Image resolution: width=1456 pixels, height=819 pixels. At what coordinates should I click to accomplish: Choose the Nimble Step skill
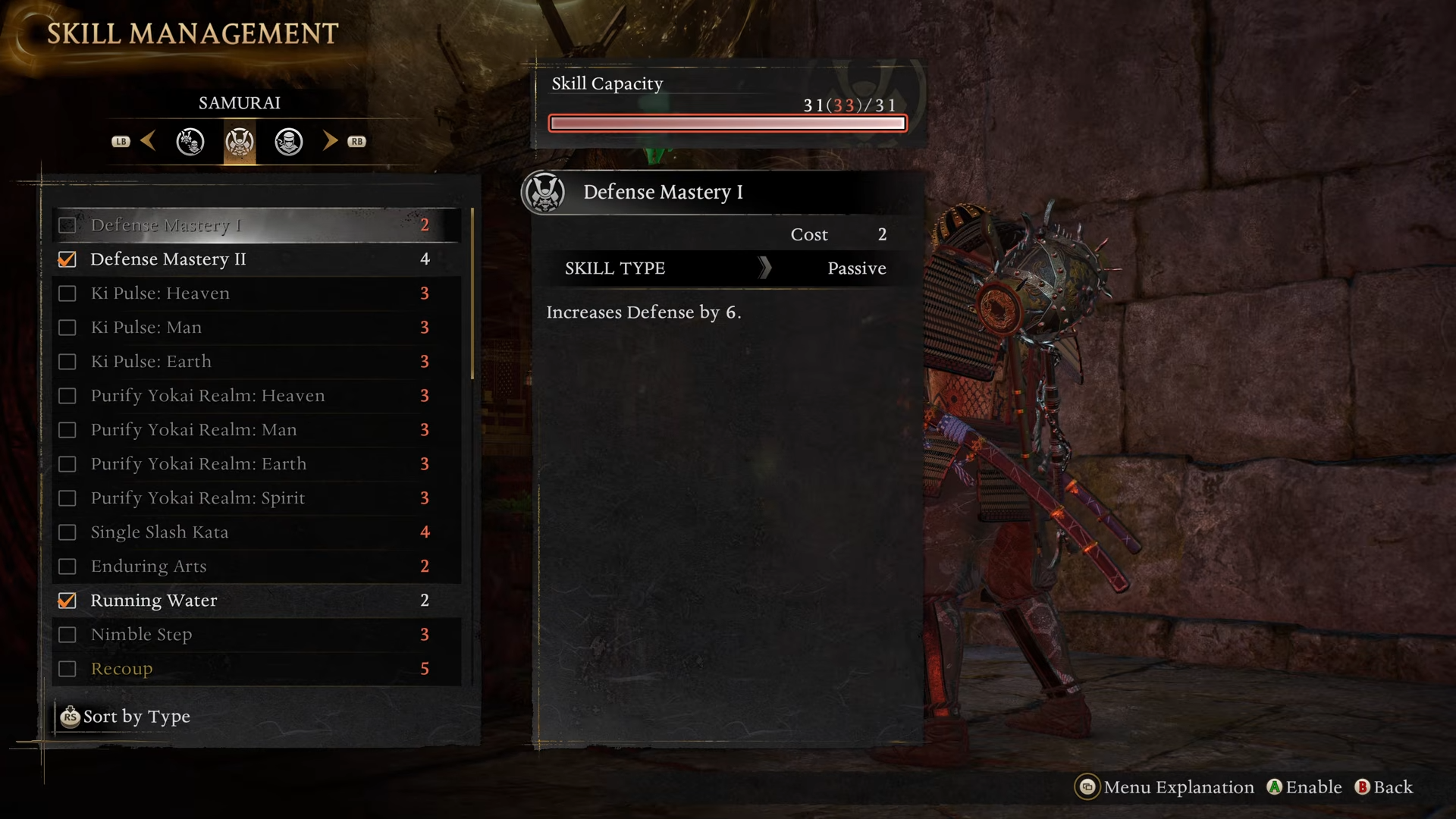point(256,635)
